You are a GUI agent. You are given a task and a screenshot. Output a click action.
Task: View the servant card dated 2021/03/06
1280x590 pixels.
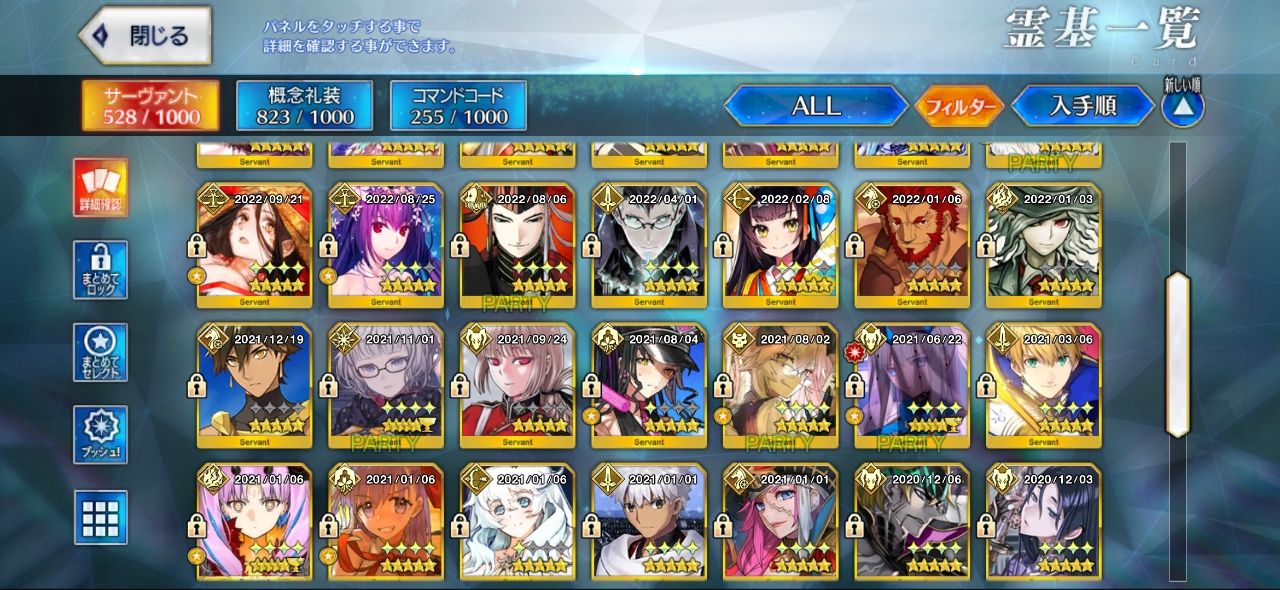point(1043,386)
